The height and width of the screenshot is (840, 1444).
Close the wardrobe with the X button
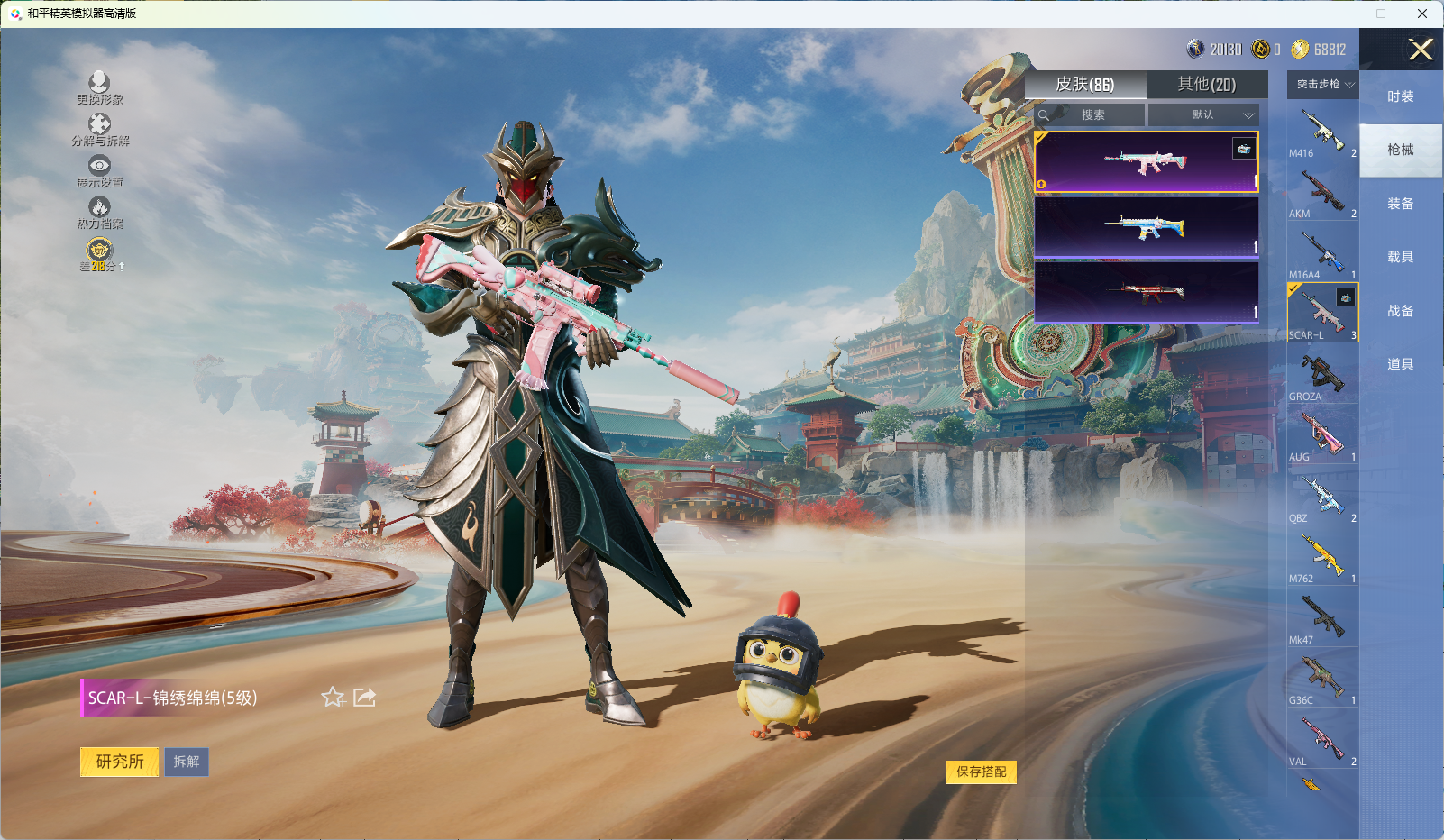click(1421, 50)
